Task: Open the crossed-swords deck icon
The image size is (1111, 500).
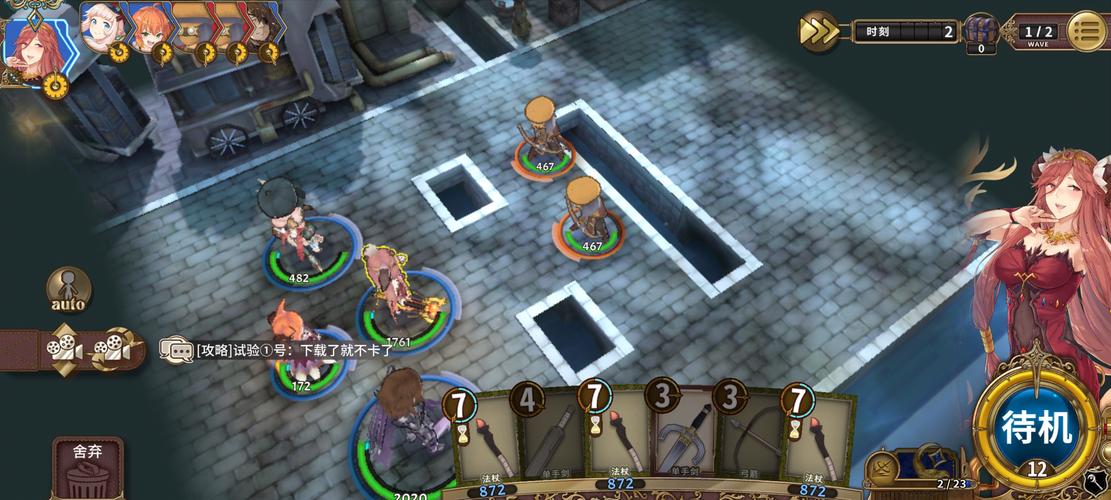Action: [x=884, y=468]
